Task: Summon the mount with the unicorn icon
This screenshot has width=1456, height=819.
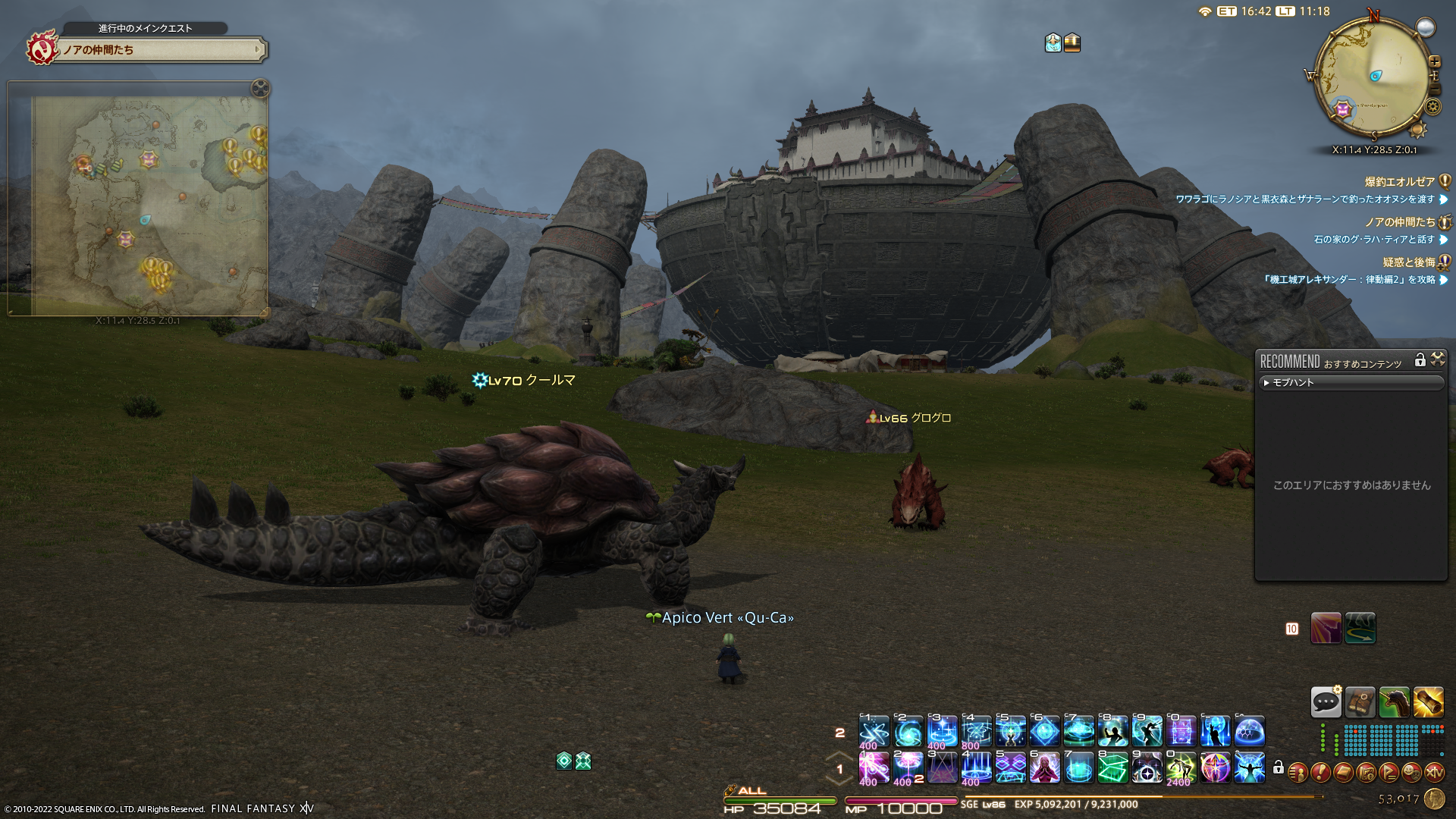Action: [x=1394, y=703]
